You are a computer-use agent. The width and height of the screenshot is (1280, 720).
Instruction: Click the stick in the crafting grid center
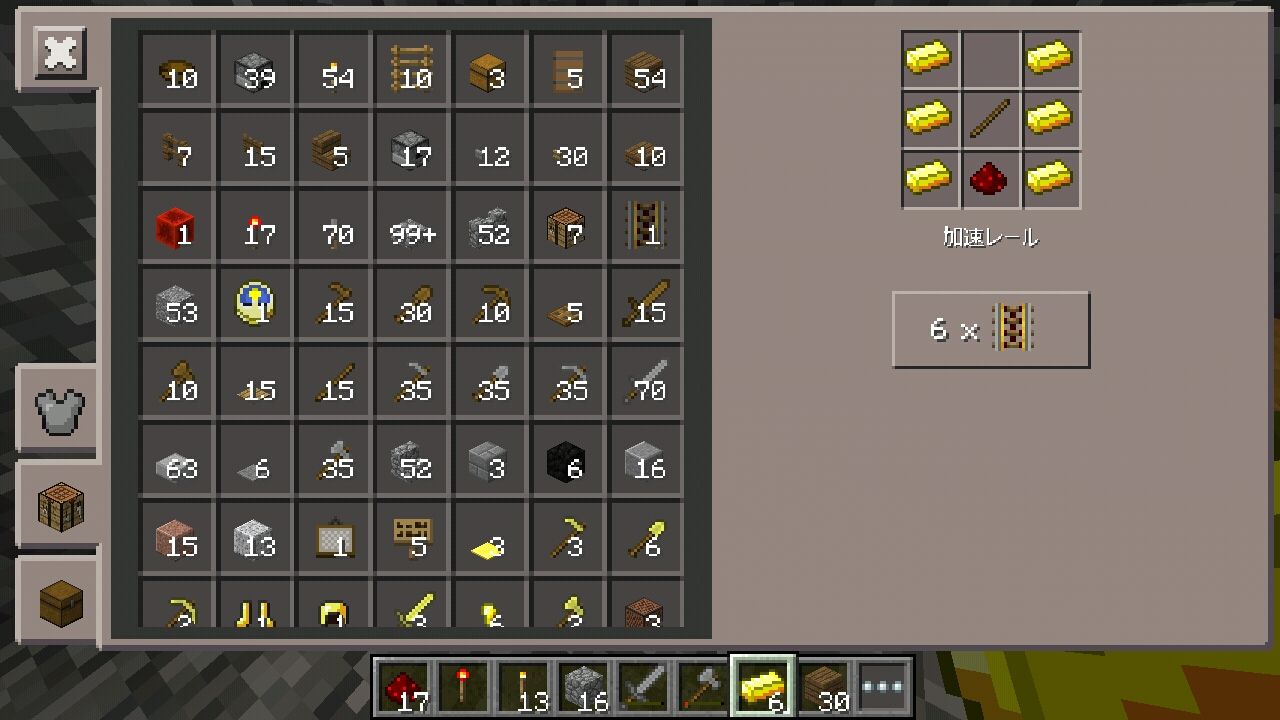point(990,118)
